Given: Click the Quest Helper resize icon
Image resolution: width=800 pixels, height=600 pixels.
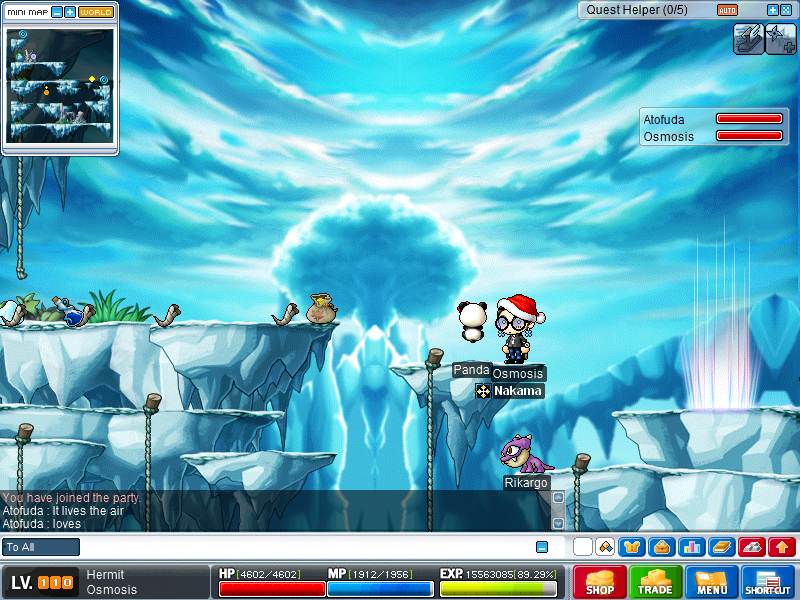Looking at the screenshot, I should (x=787, y=10).
